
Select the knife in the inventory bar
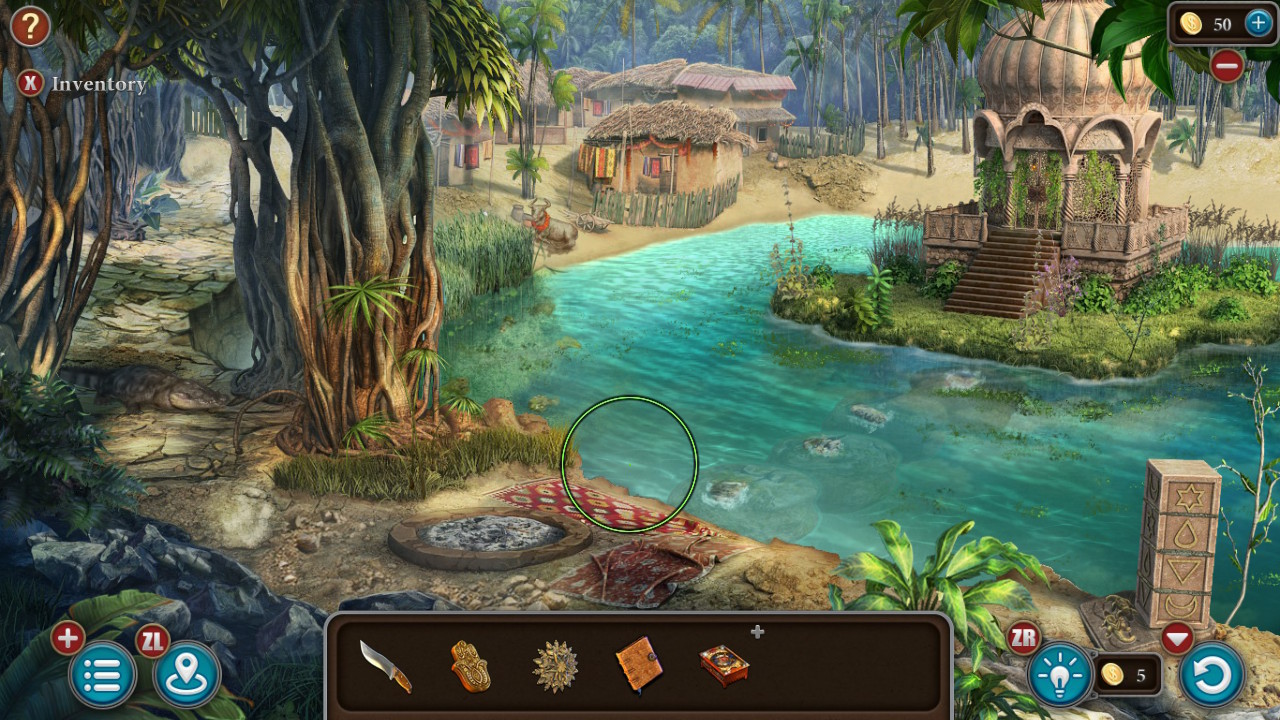coord(384,668)
